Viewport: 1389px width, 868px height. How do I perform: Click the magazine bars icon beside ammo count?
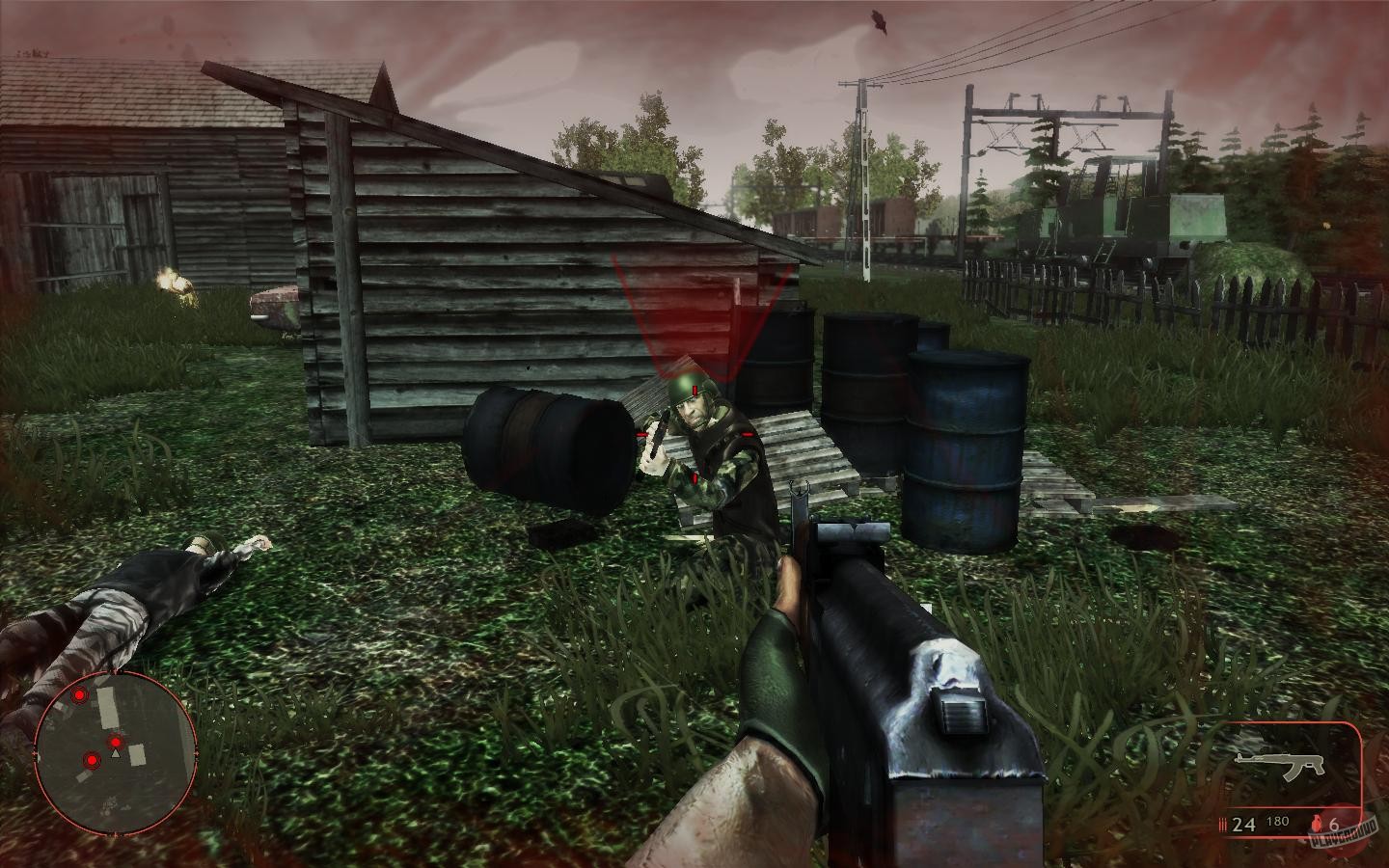[1223, 824]
